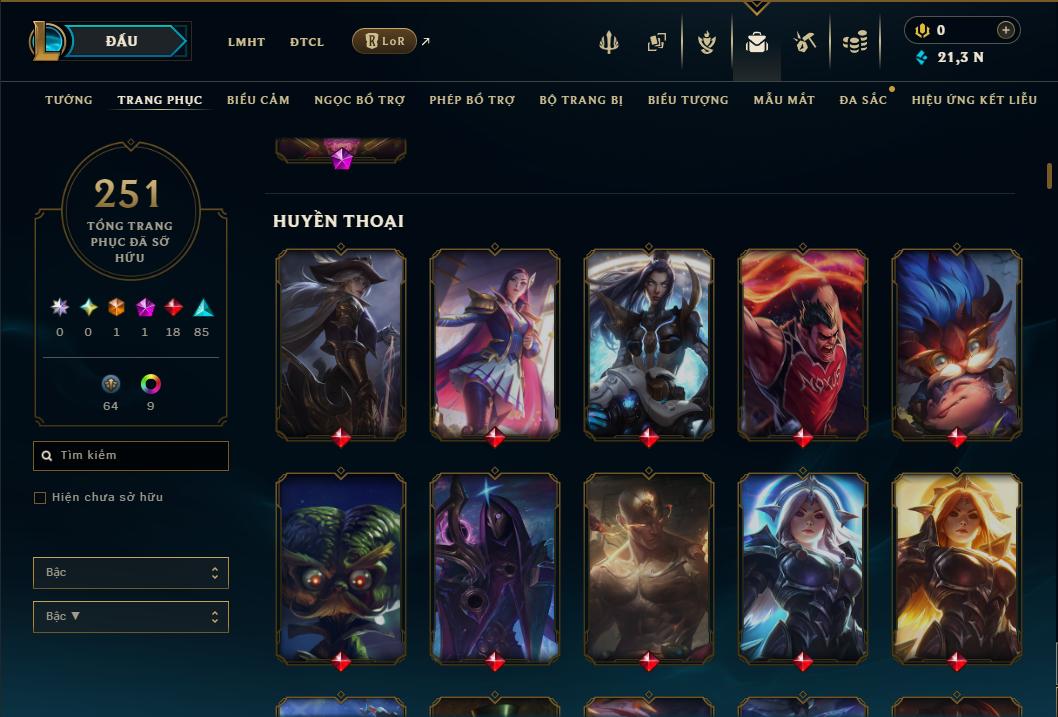Toggle the Hiện chưa sở hữu checkbox
This screenshot has width=1058, height=717.
tap(40, 498)
